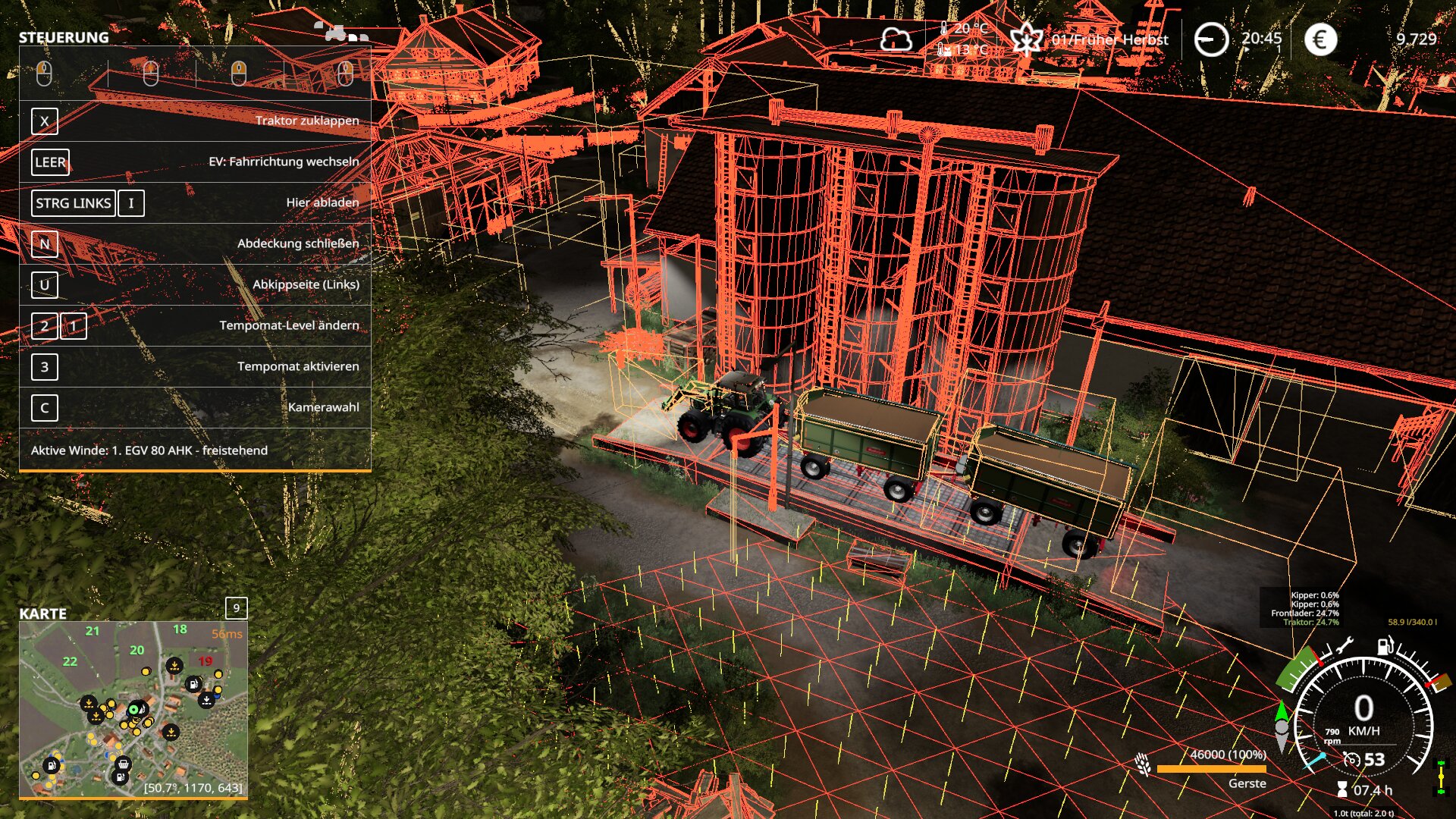Click the green gear direction arrow
Viewport: 1456px width, 819px height.
click(x=1282, y=711)
